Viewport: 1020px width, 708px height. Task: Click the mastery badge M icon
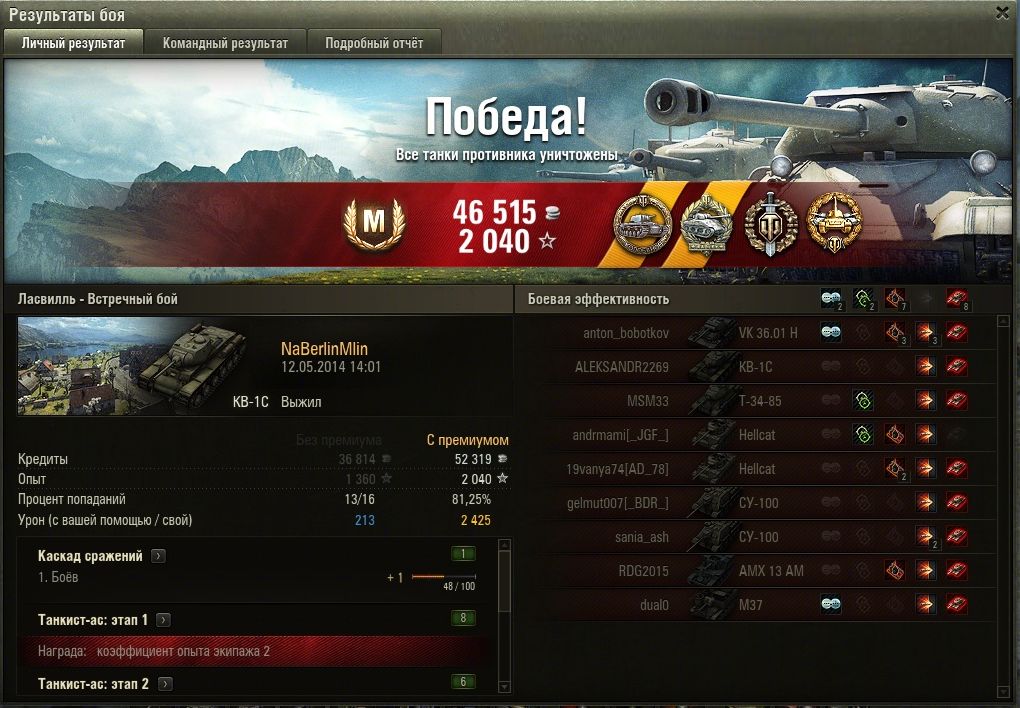(x=372, y=223)
